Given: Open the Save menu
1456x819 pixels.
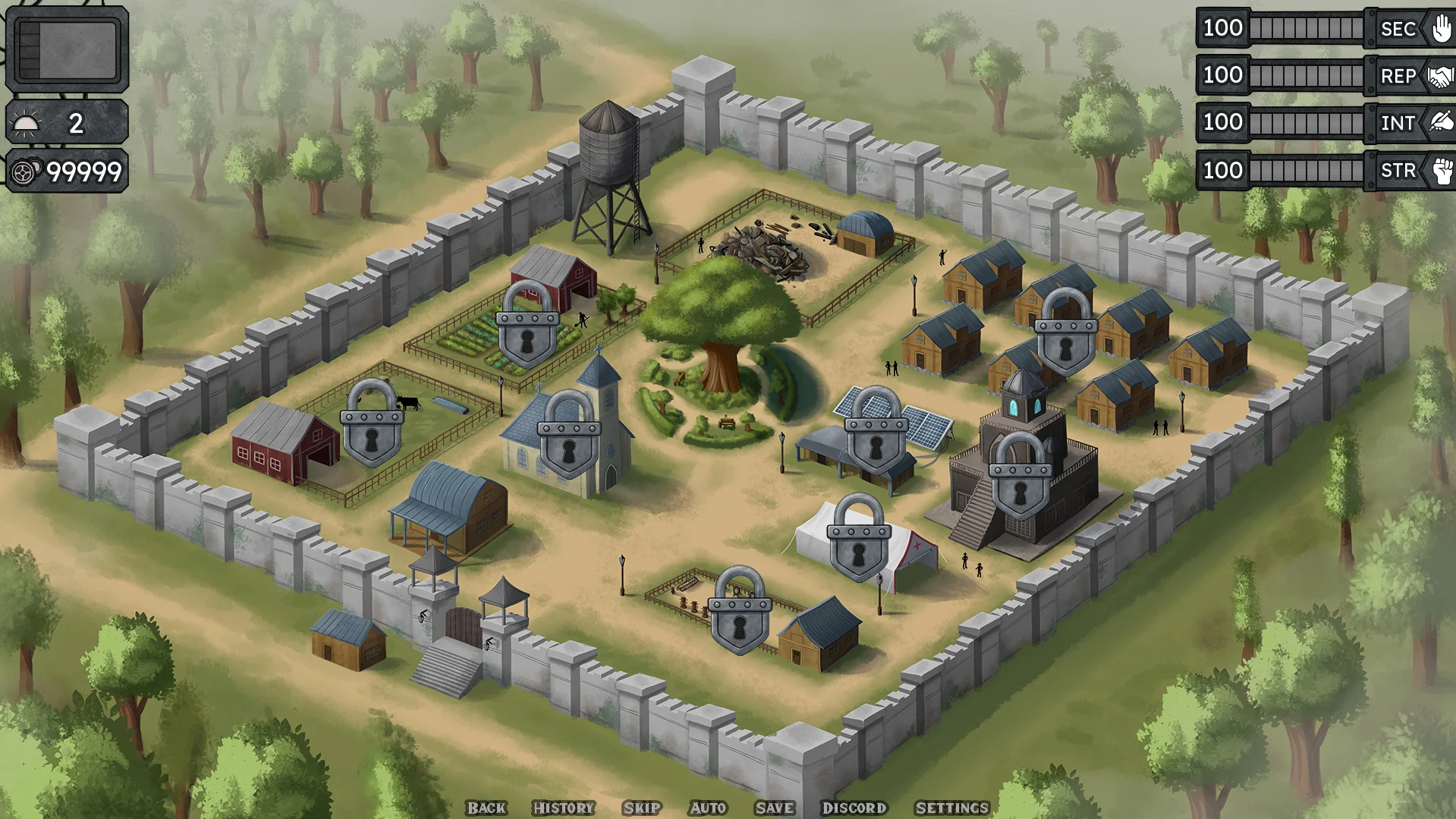Looking at the screenshot, I should pos(775,808).
